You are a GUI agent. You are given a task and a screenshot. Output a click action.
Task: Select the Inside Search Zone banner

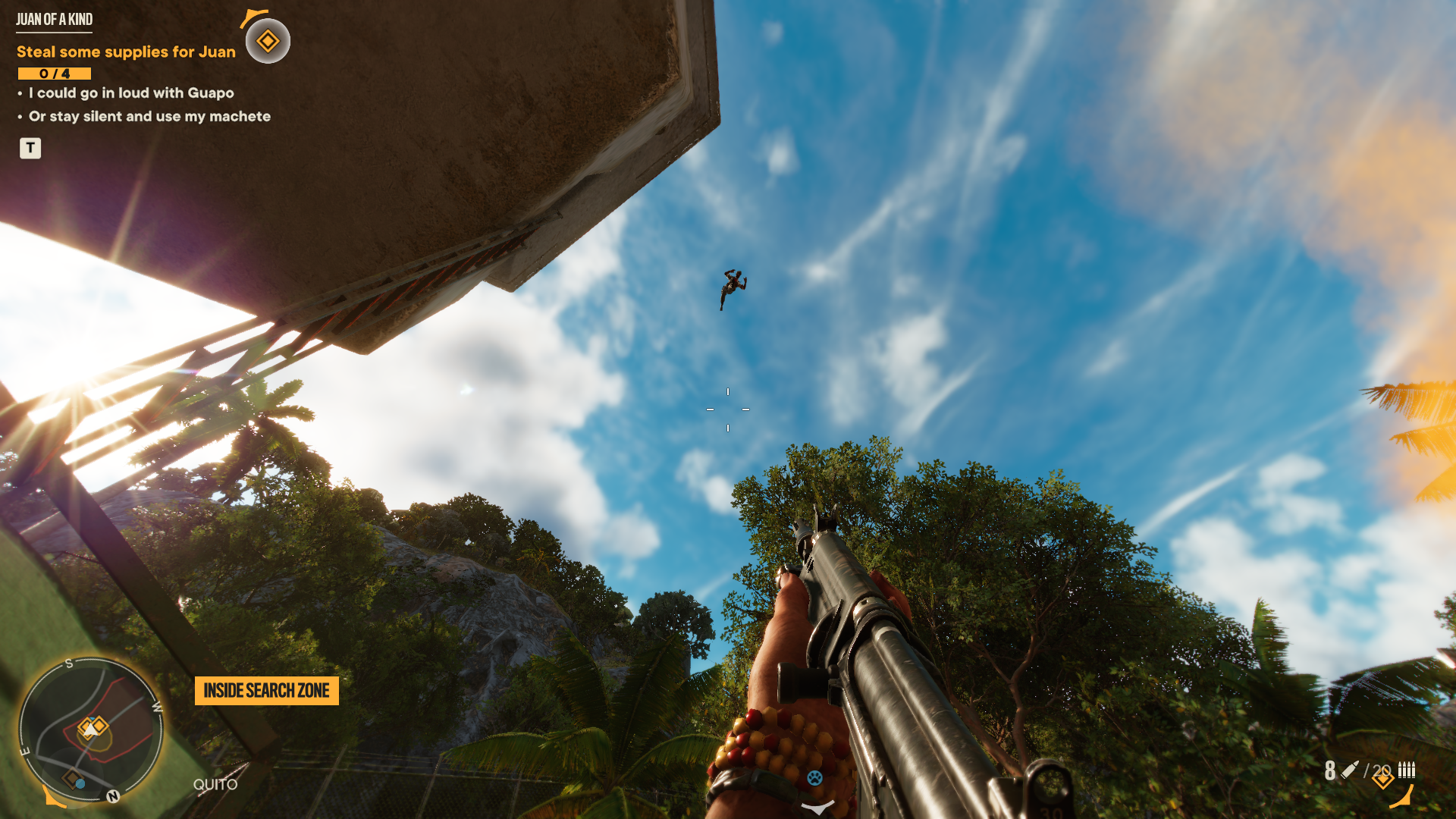266,691
